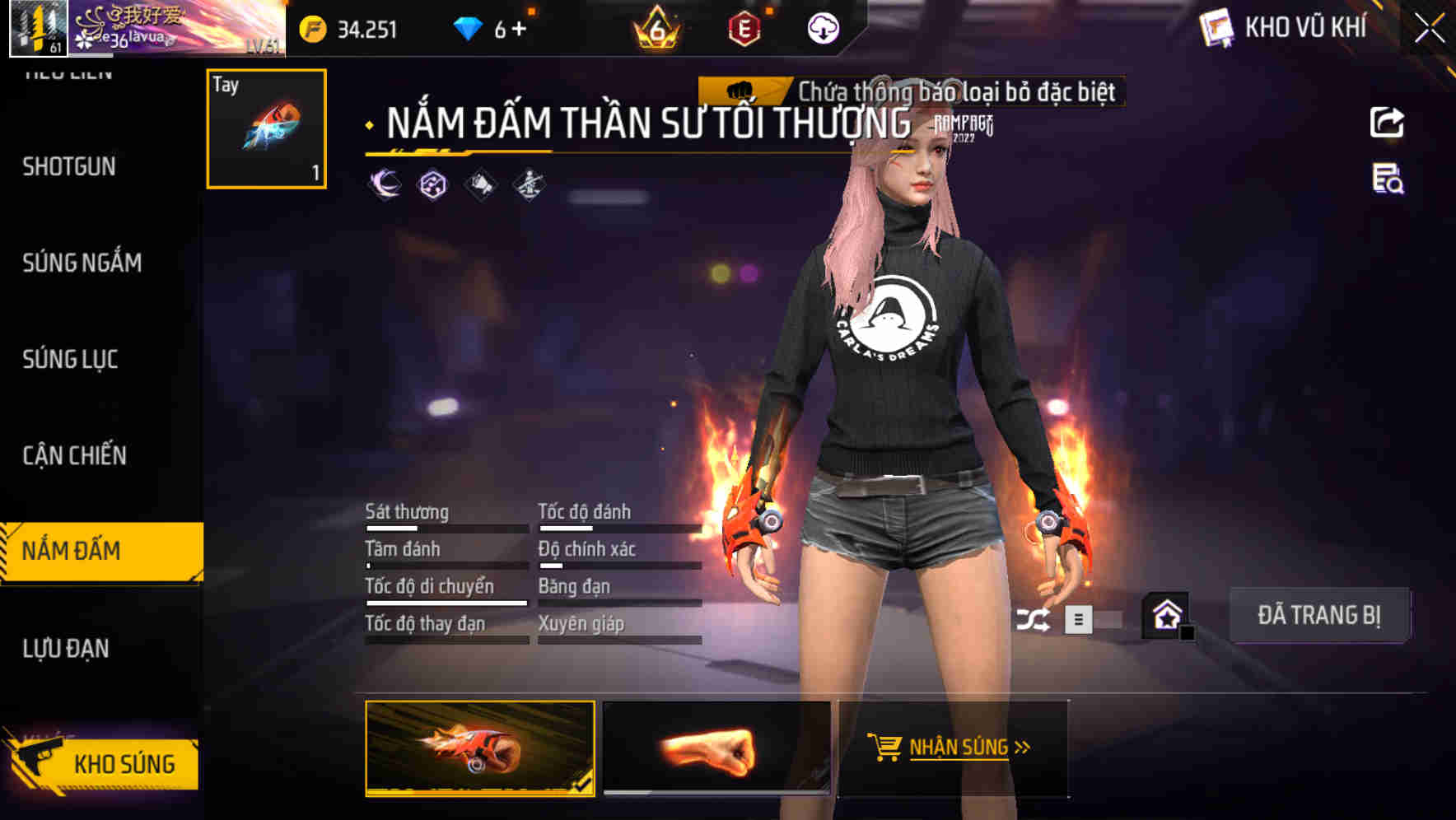Click the cloud download icon in top bar

tap(823, 27)
